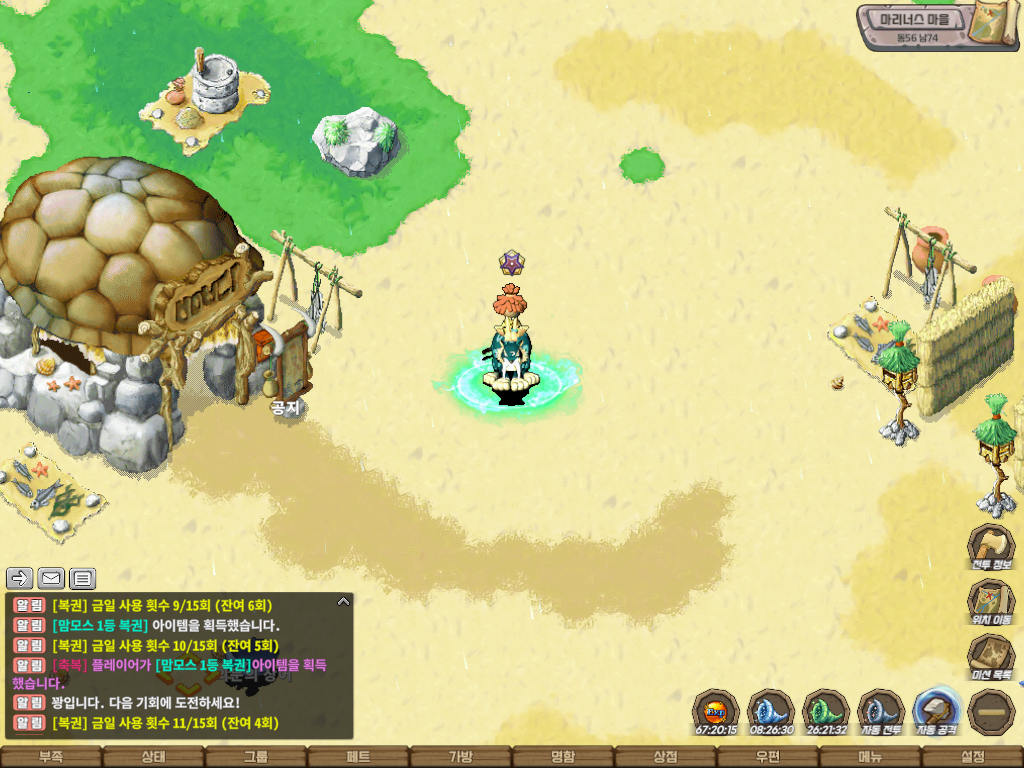The image size is (1024, 768).
Task: Toggle 자동 전투 auto battle
Action: click(881, 712)
